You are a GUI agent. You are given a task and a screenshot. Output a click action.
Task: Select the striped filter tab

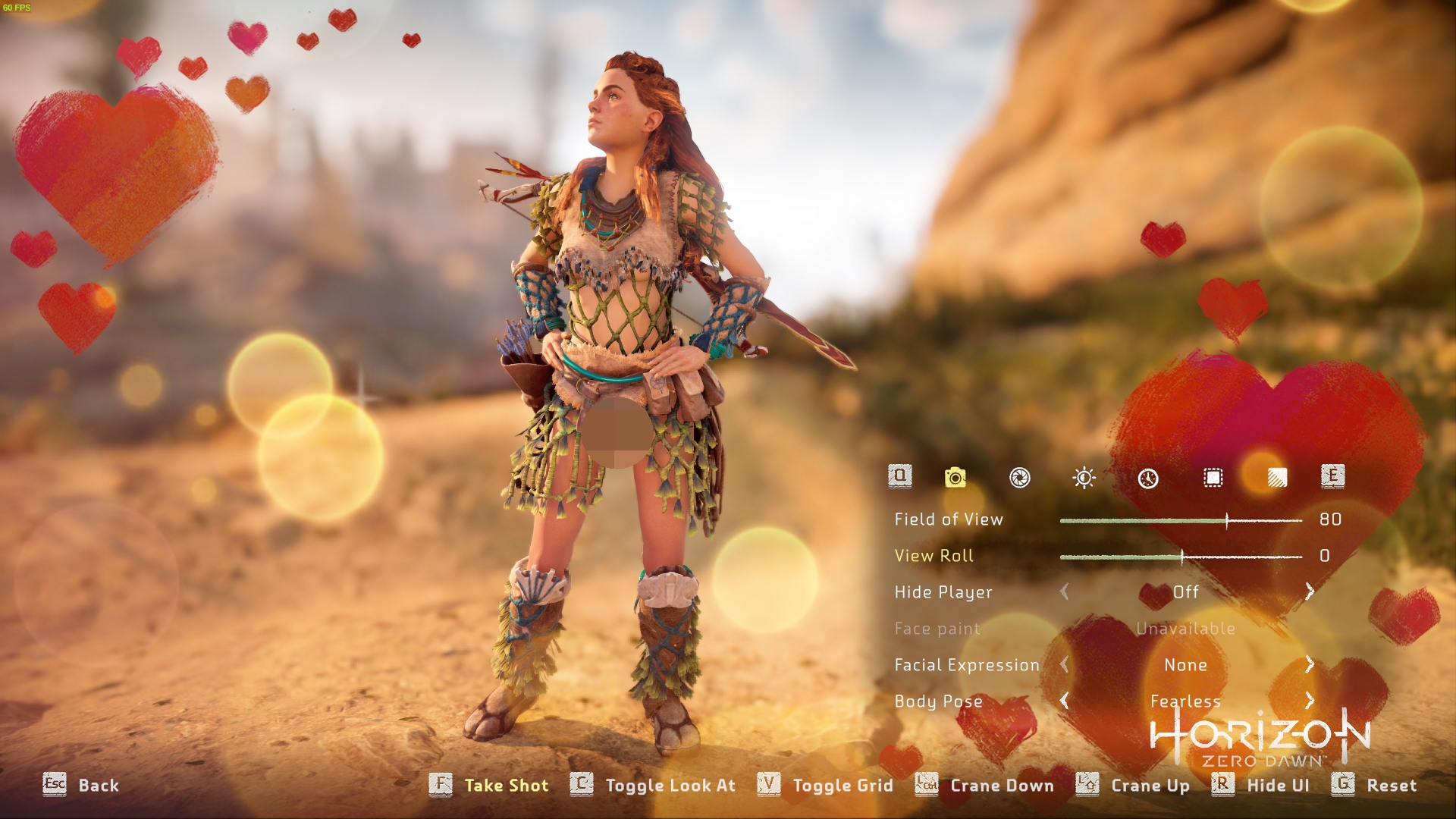coord(1277,478)
